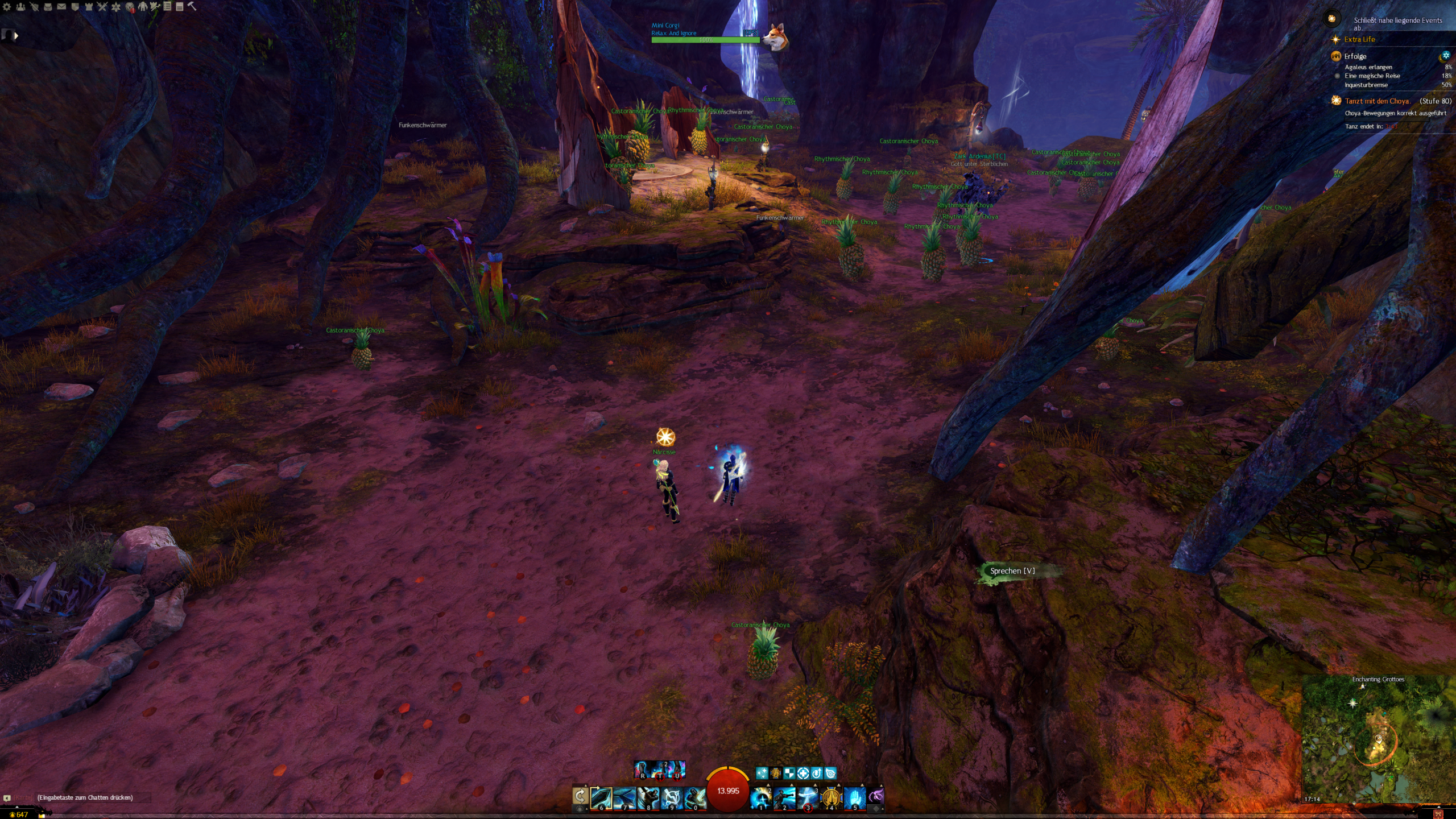Open the inventory bag icon
Screen dimensions: 1456x819
click(48, 7)
